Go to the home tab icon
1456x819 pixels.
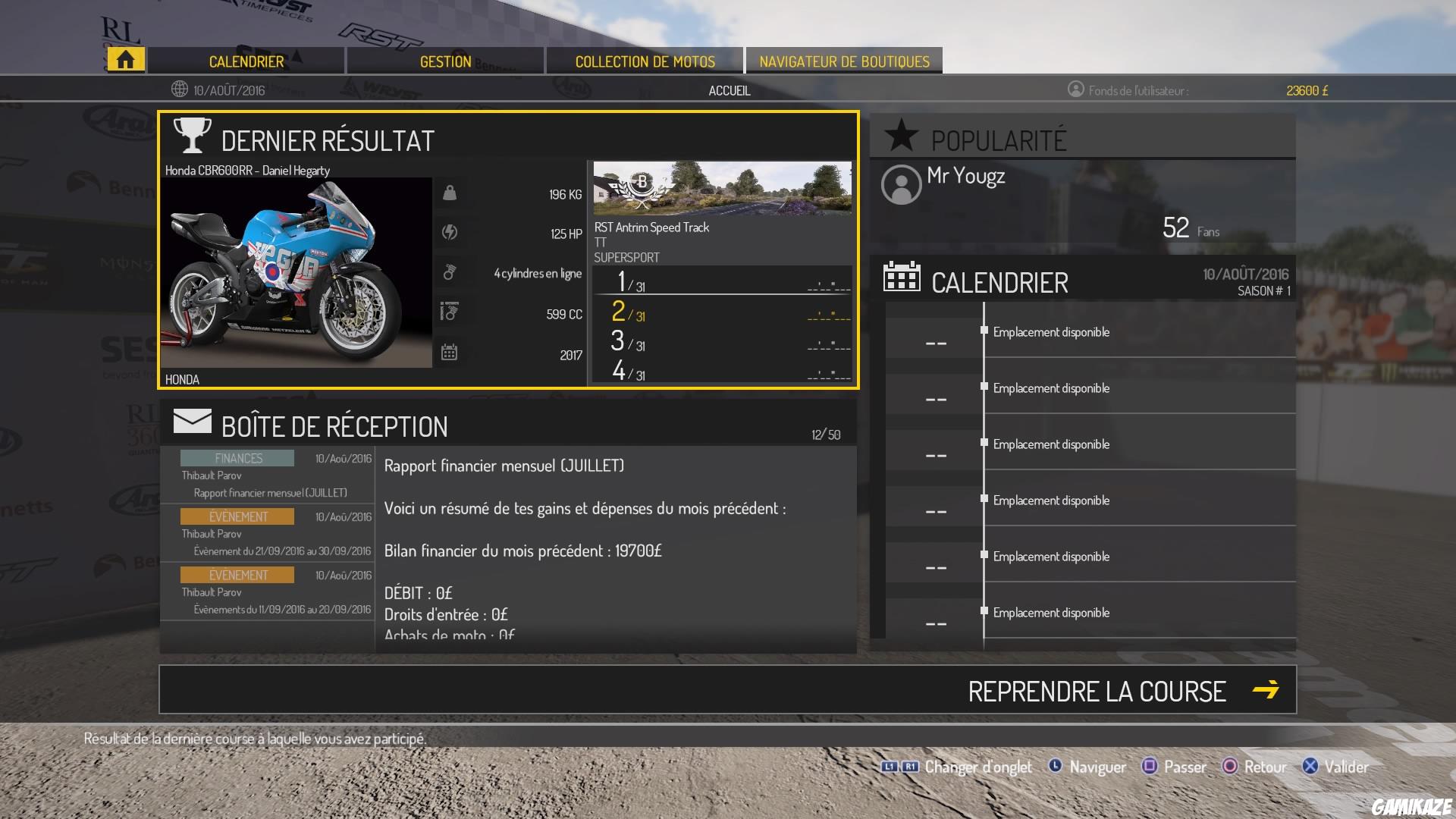pos(126,60)
